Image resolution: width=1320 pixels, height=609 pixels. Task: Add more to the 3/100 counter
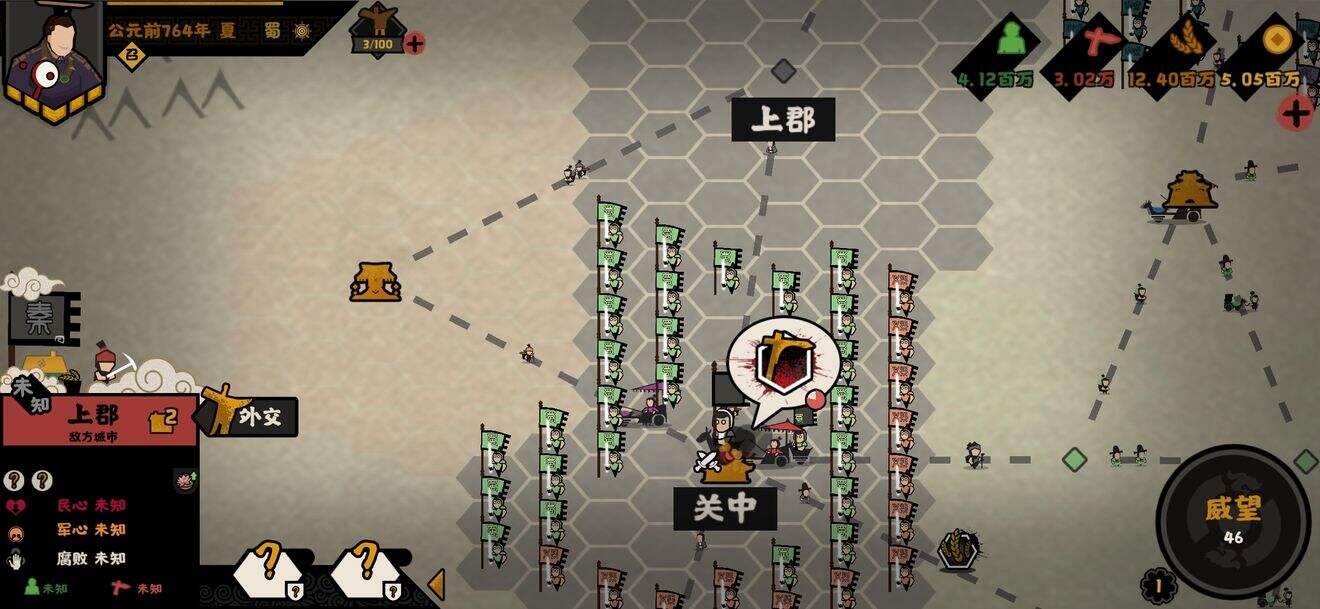[415, 43]
